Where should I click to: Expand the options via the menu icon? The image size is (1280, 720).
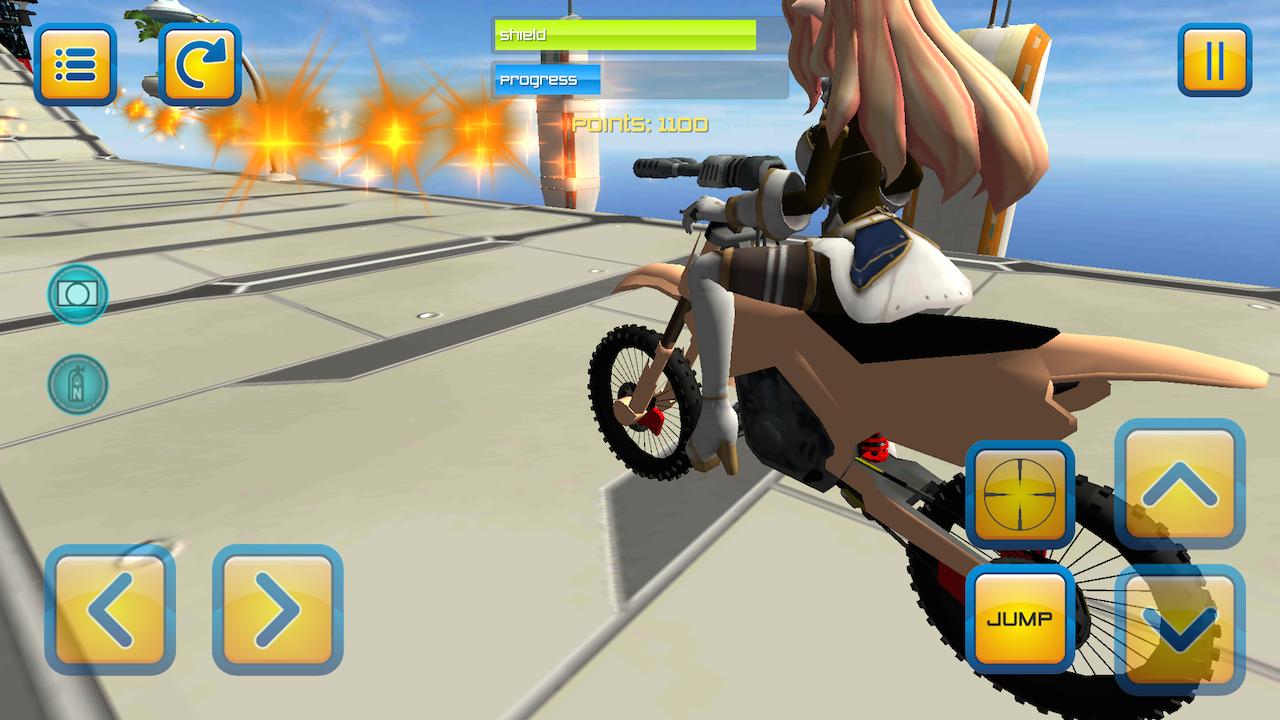point(77,62)
